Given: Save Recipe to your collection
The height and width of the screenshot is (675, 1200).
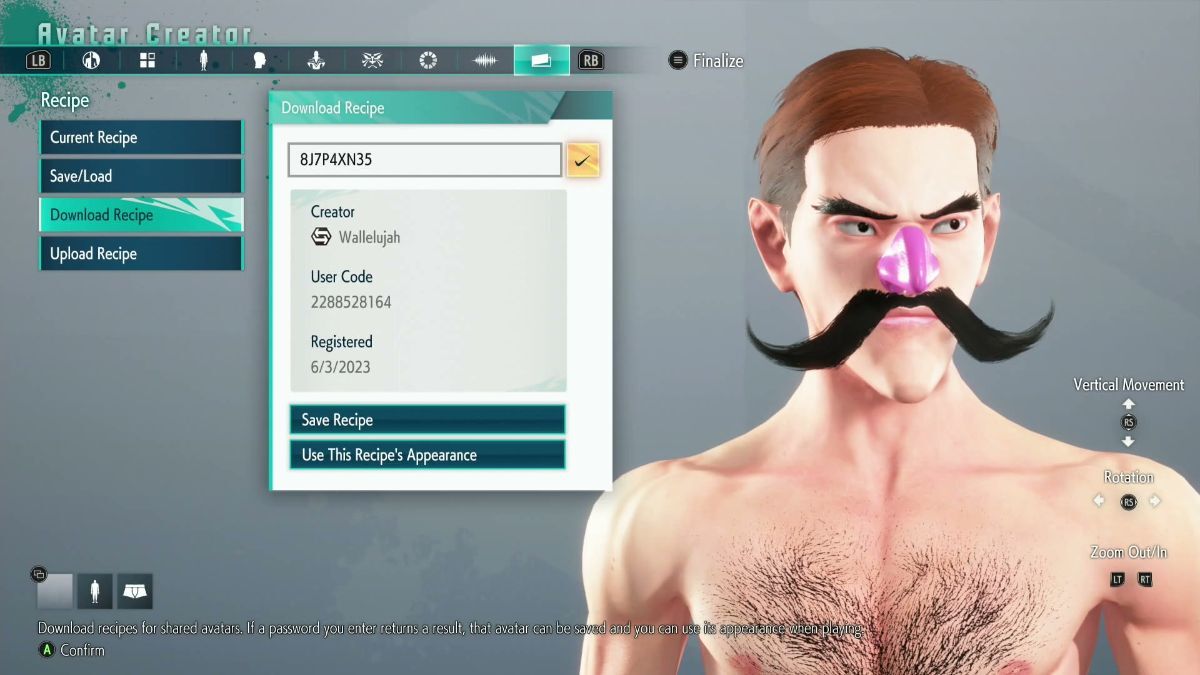Looking at the screenshot, I should point(427,420).
